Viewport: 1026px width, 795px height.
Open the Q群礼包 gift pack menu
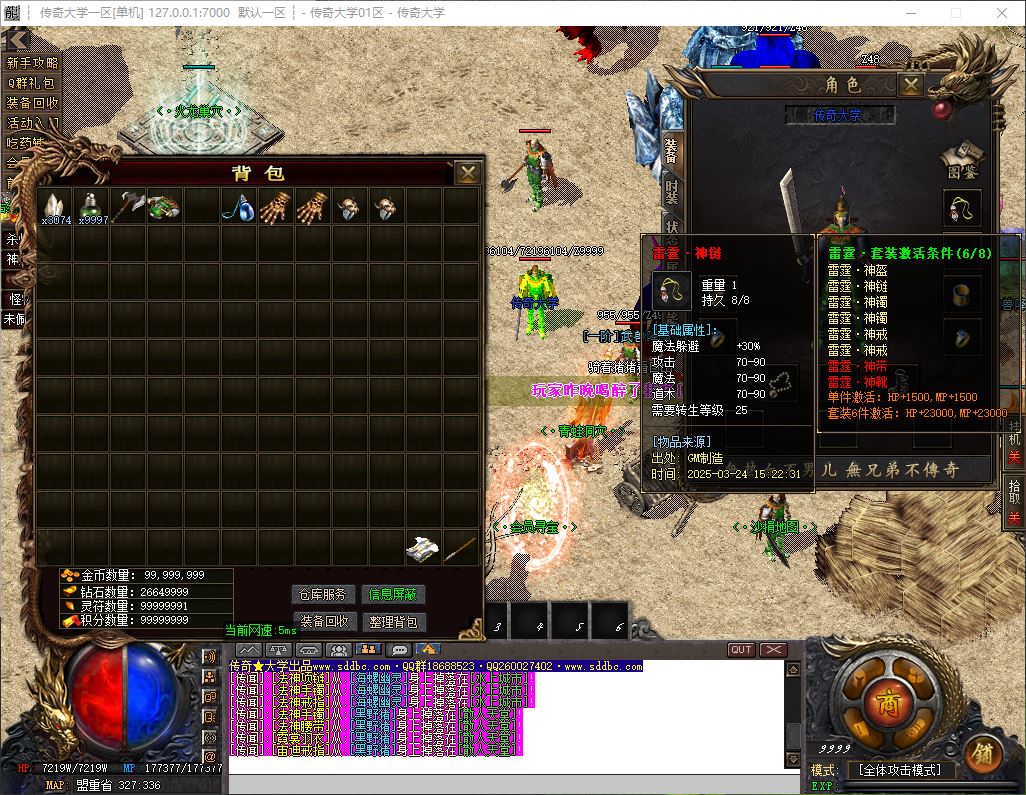tap(32, 83)
